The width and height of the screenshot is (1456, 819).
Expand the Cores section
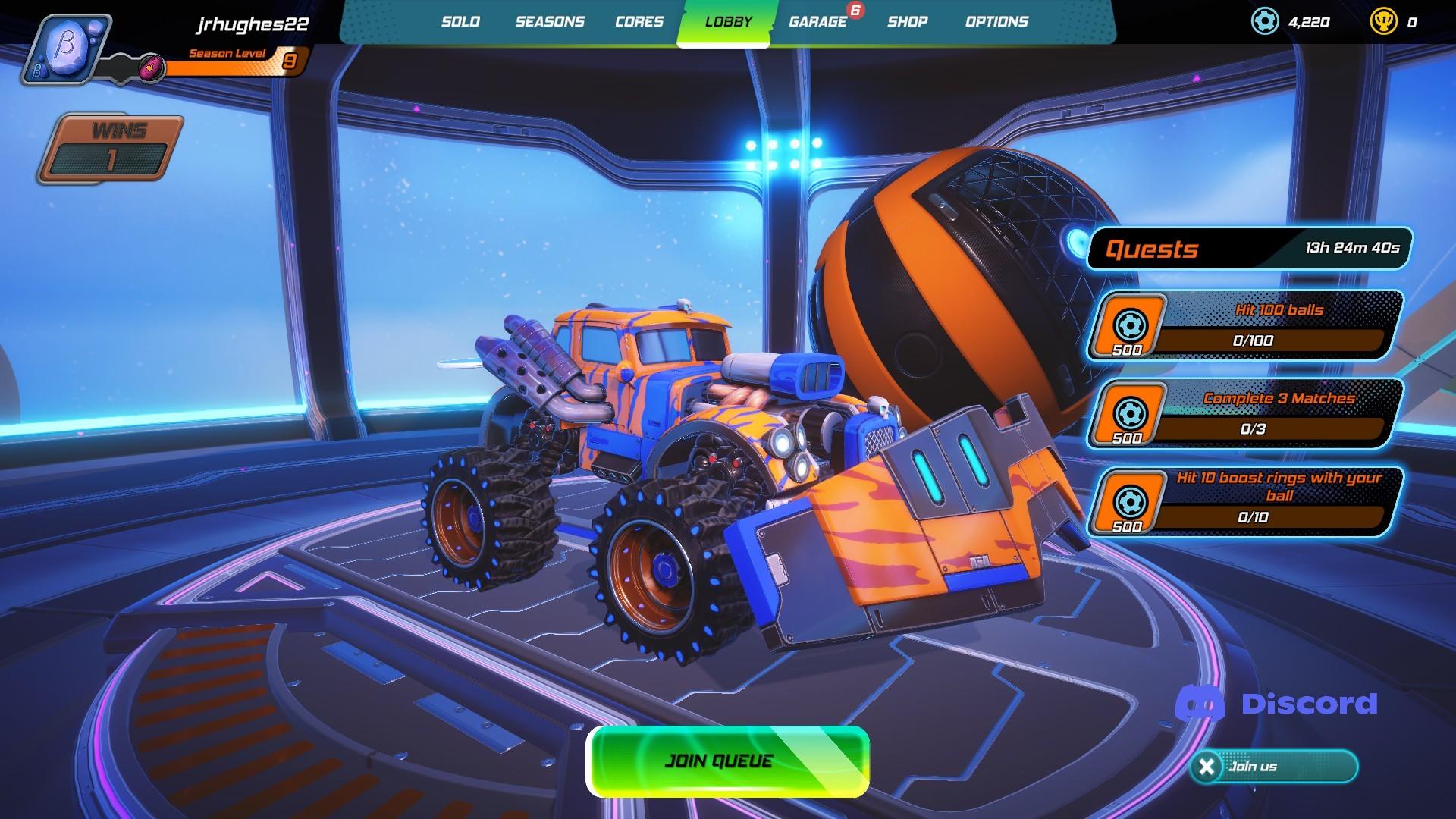coord(638,22)
